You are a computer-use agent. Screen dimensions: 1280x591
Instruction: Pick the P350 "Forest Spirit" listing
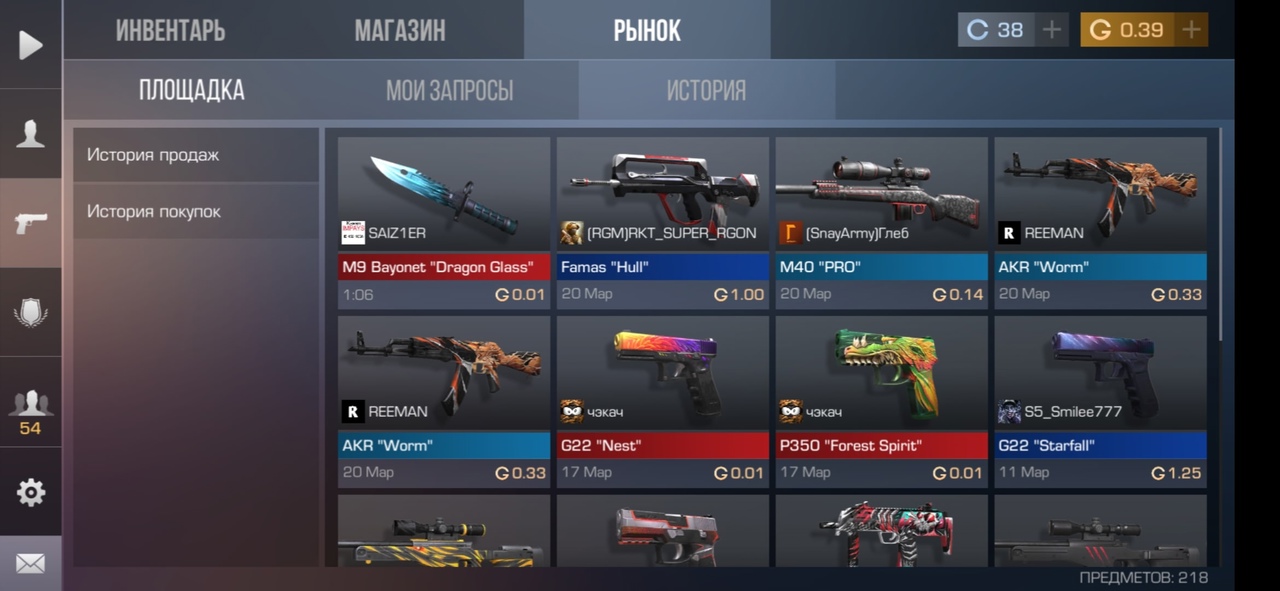click(x=881, y=400)
